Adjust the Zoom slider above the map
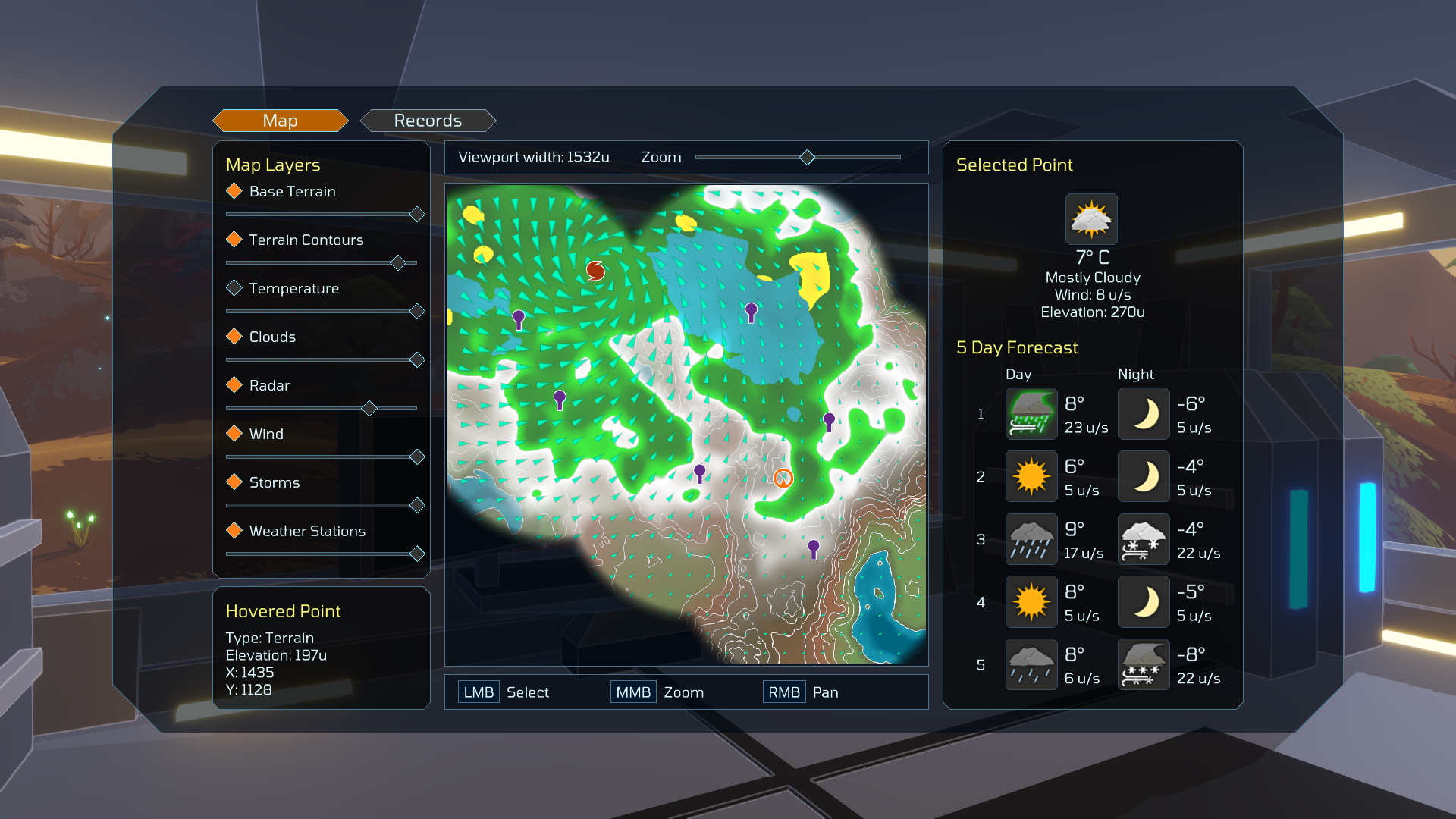1456x819 pixels. (x=806, y=157)
